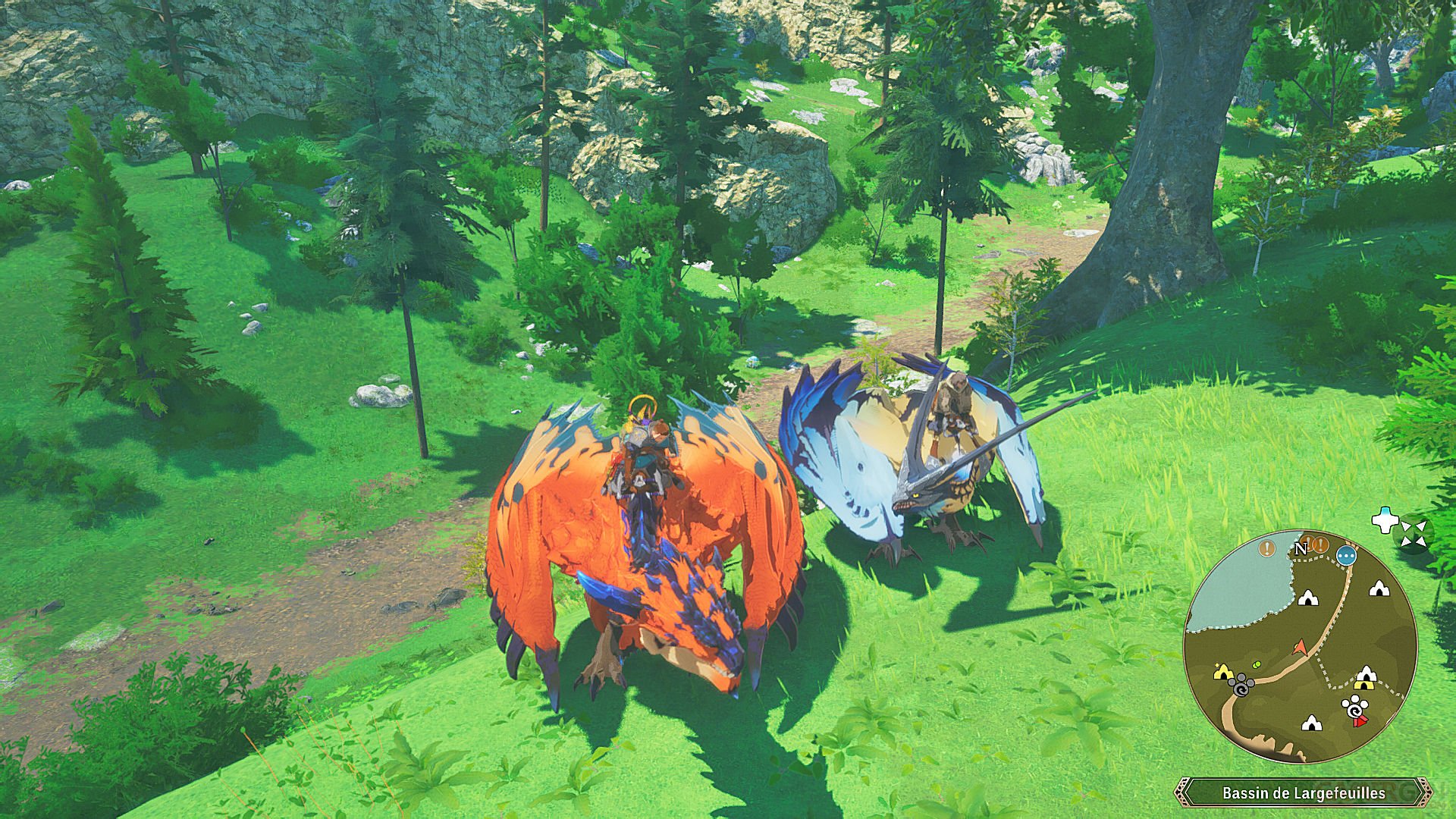Click the gray pawprint marker on minimap
Screen dimensions: 1456x819
pos(1241,688)
